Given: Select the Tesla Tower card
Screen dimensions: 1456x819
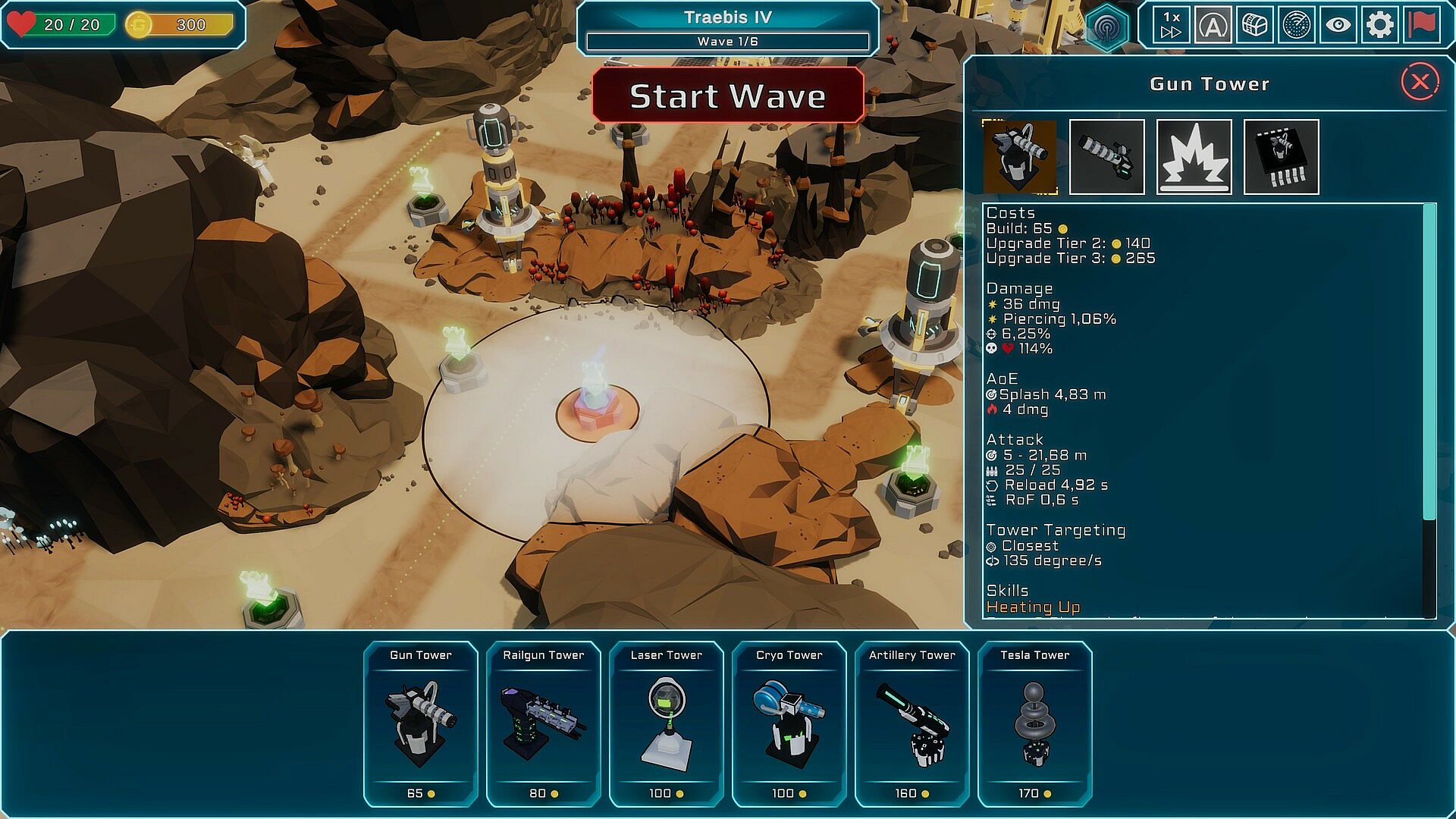Looking at the screenshot, I should 1035,724.
